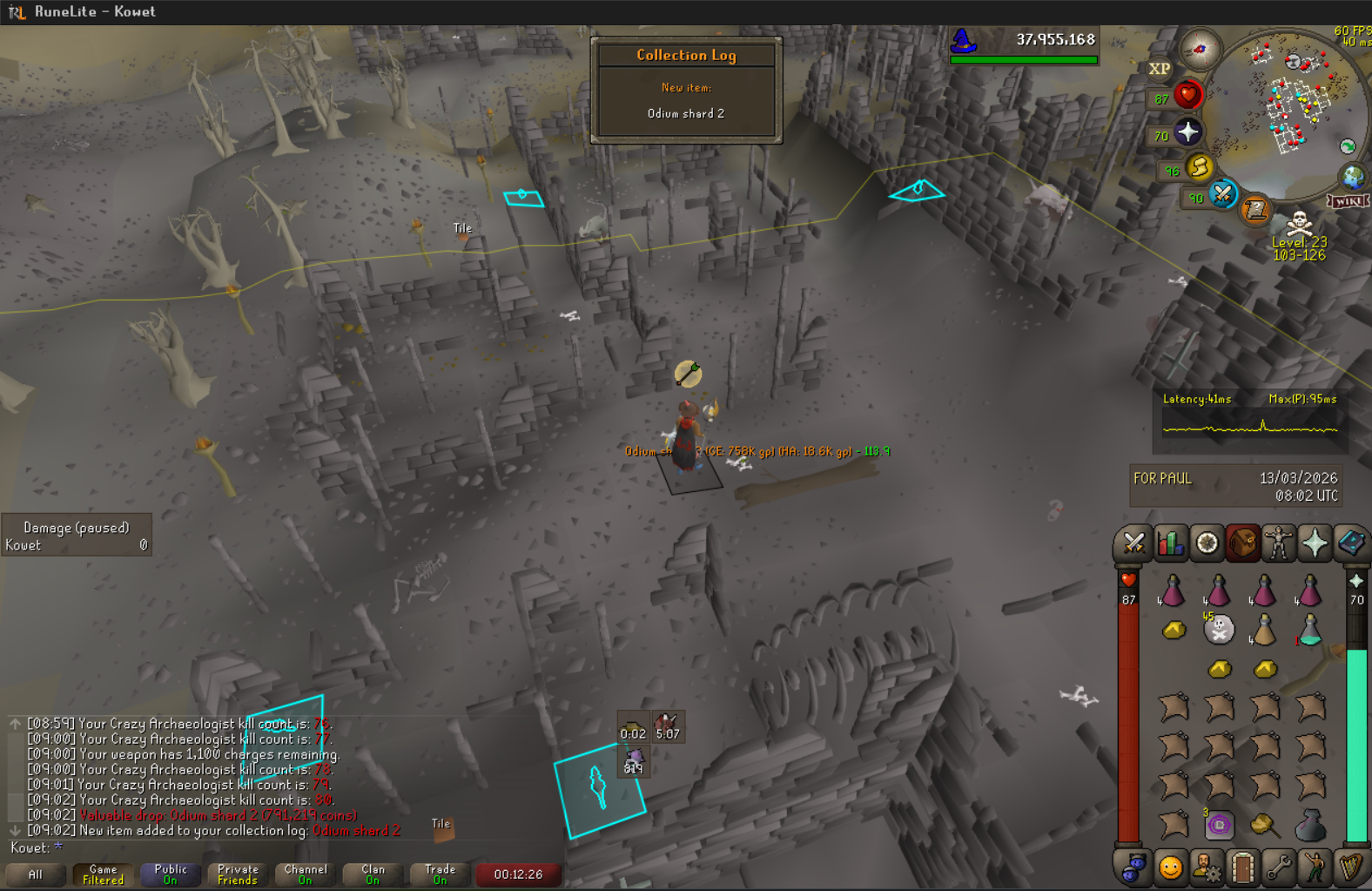Select the skull-marked looting bag item
The width and height of the screenshot is (1372, 891).
coord(1219,629)
